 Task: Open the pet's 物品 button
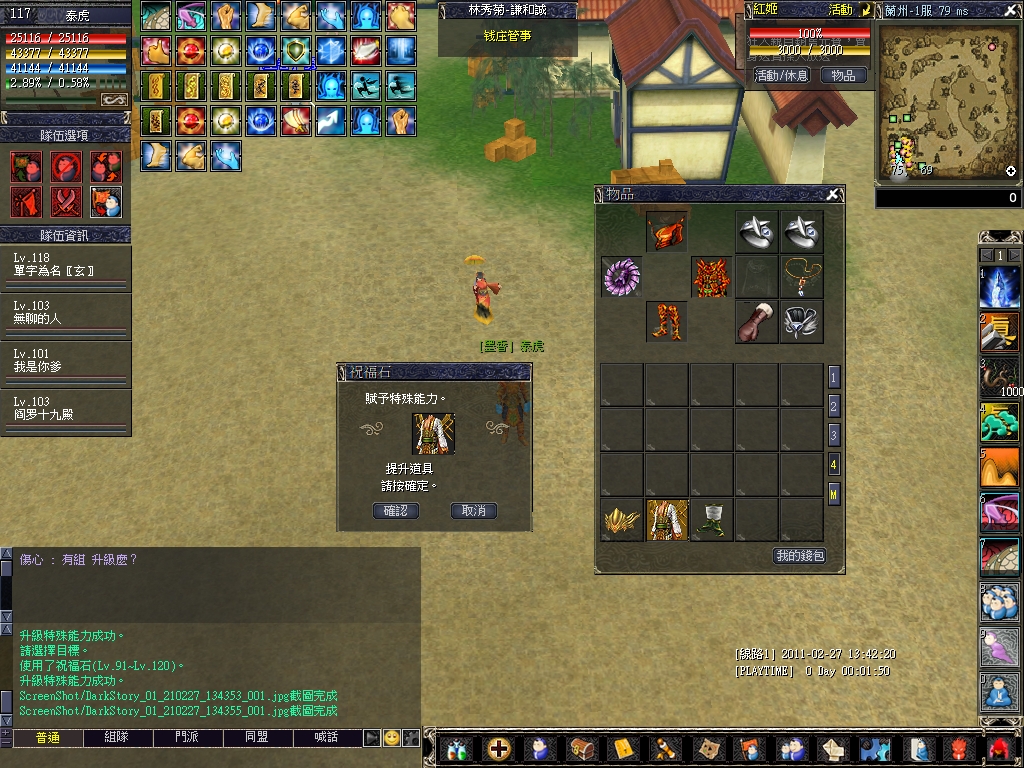843,75
